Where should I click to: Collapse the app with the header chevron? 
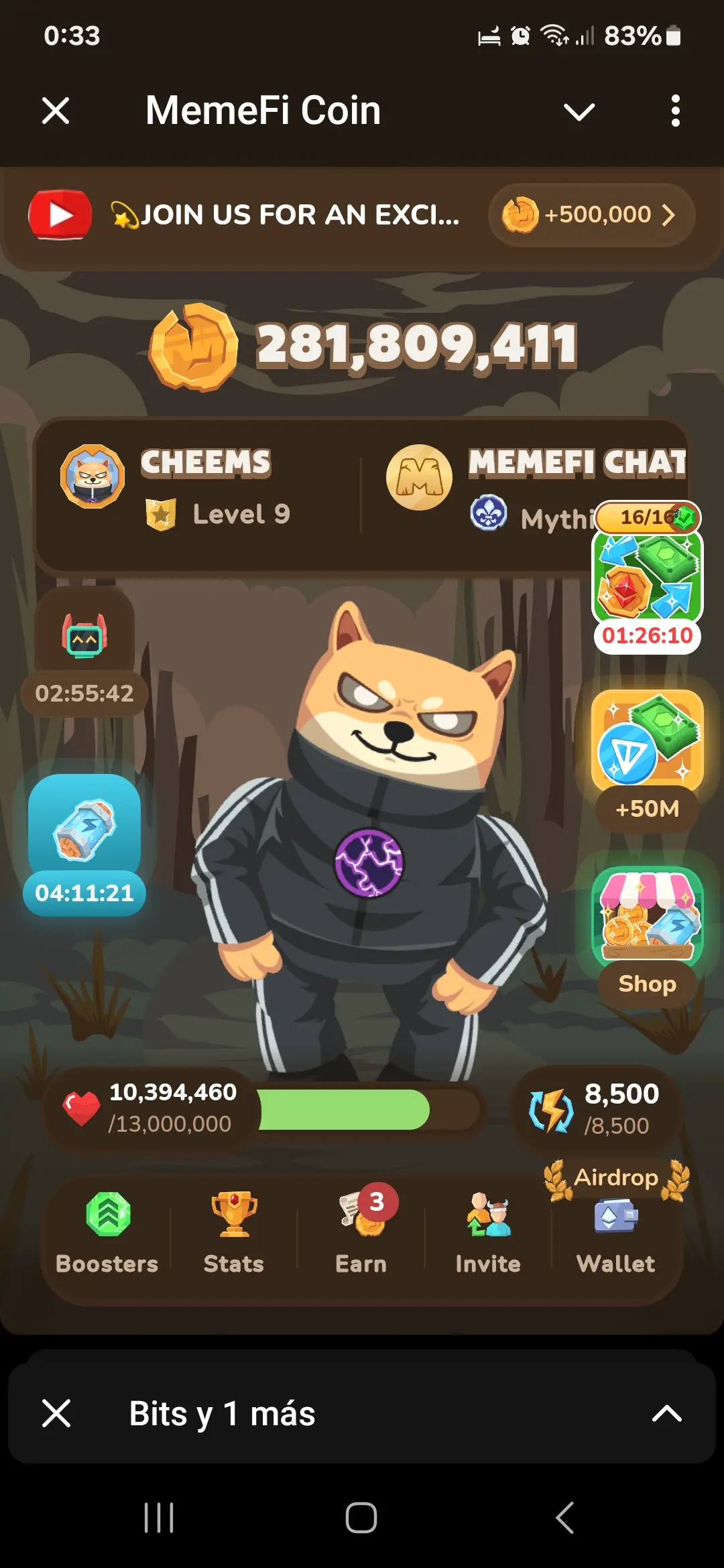click(x=579, y=111)
